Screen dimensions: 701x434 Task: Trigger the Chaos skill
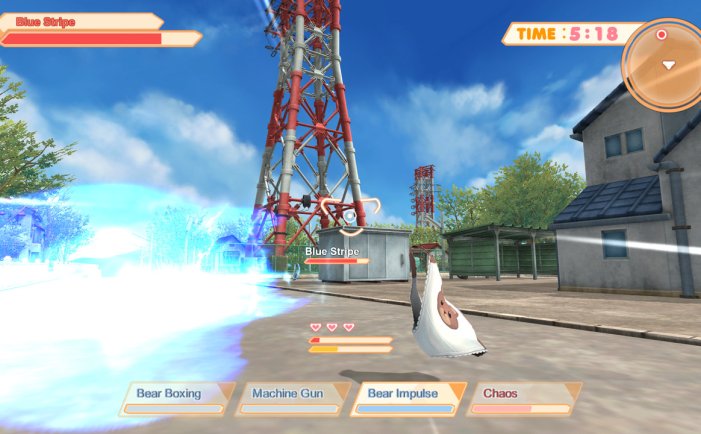click(523, 398)
